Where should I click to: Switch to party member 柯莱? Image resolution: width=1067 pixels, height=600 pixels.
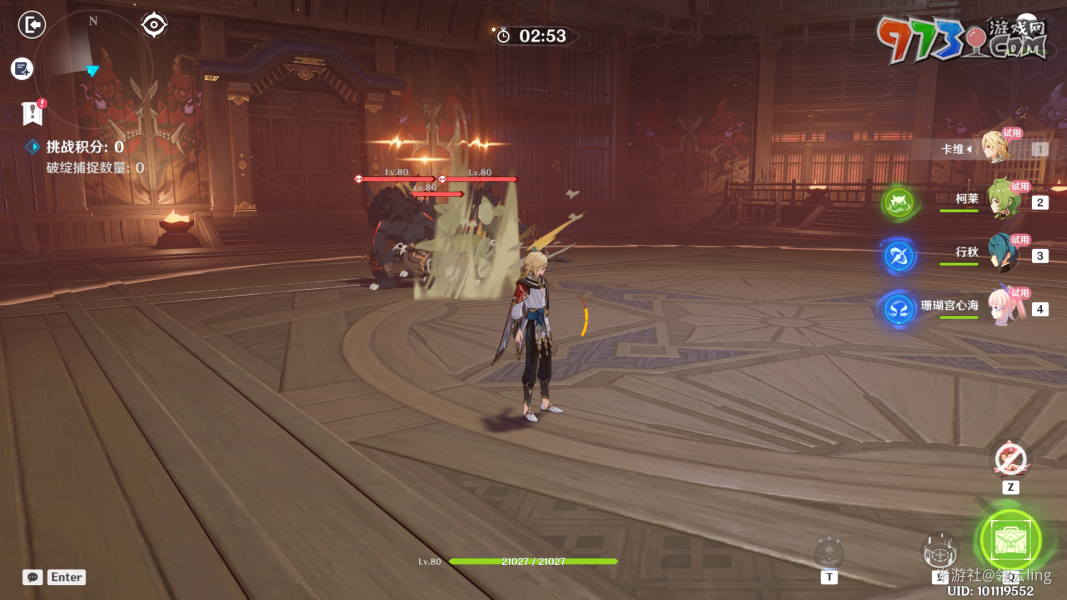[x=1001, y=200]
